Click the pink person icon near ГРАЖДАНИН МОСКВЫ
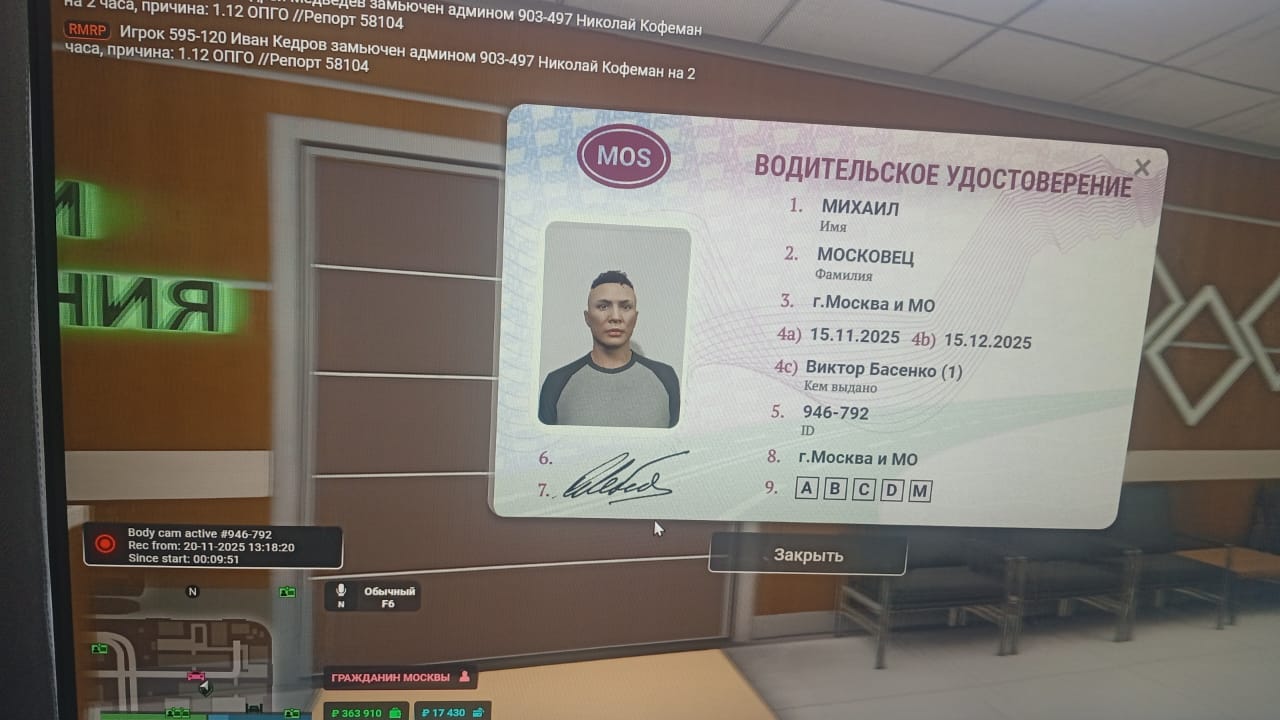Viewport: 1280px width, 720px height. (464, 677)
